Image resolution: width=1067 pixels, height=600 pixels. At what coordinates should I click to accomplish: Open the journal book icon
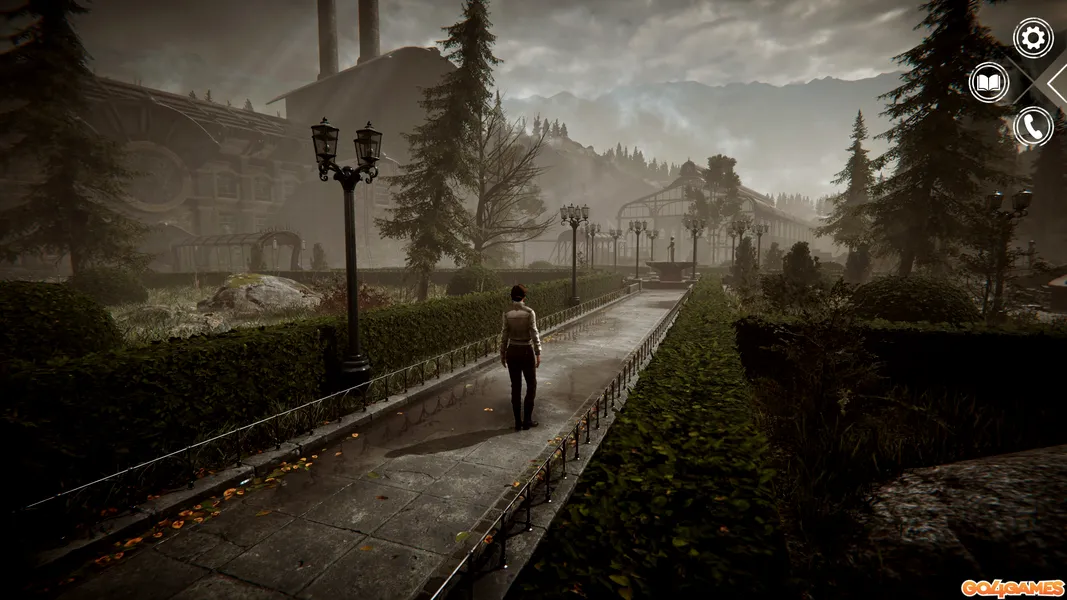click(989, 82)
